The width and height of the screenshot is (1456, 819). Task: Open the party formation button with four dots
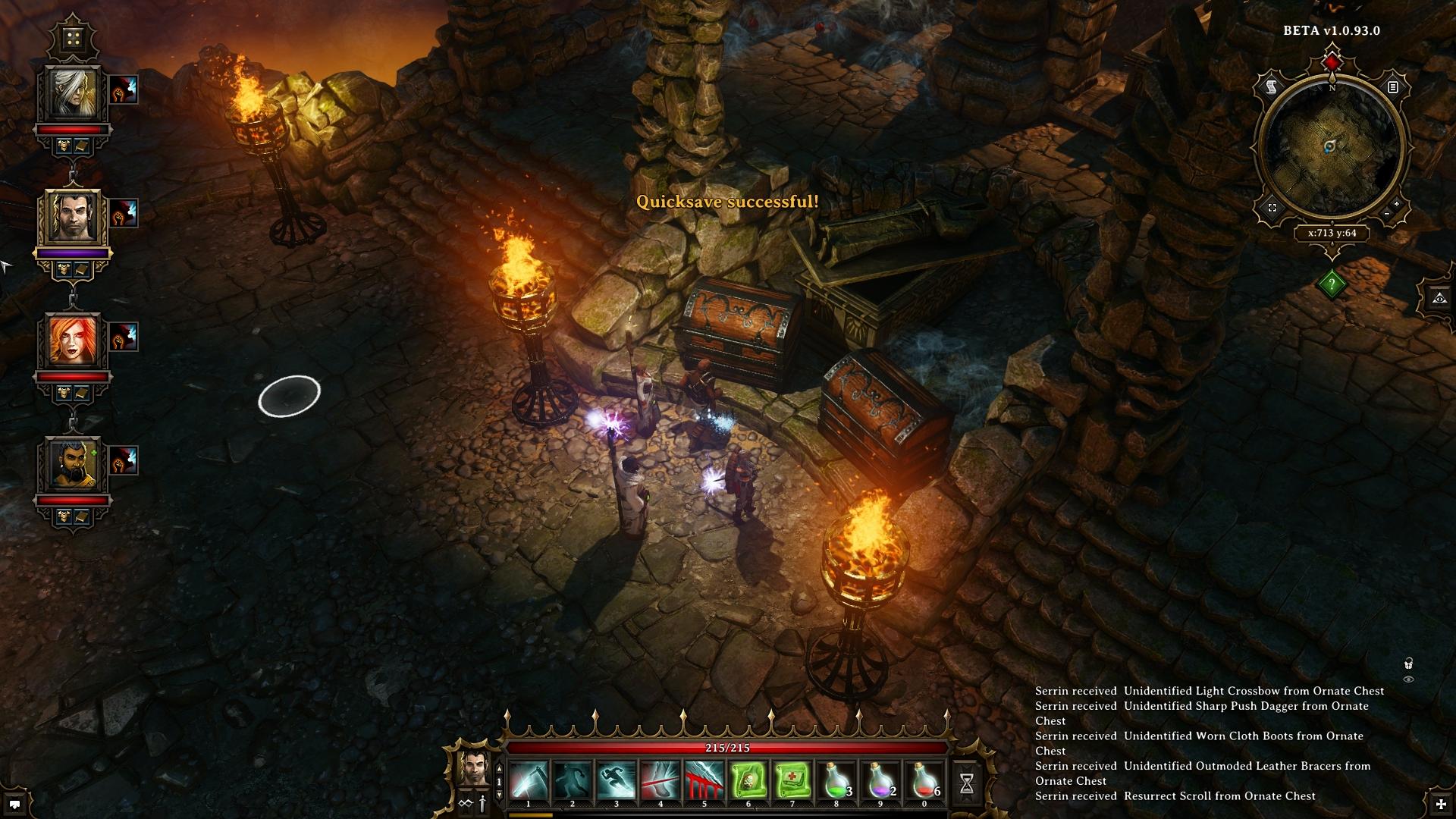(74, 39)
